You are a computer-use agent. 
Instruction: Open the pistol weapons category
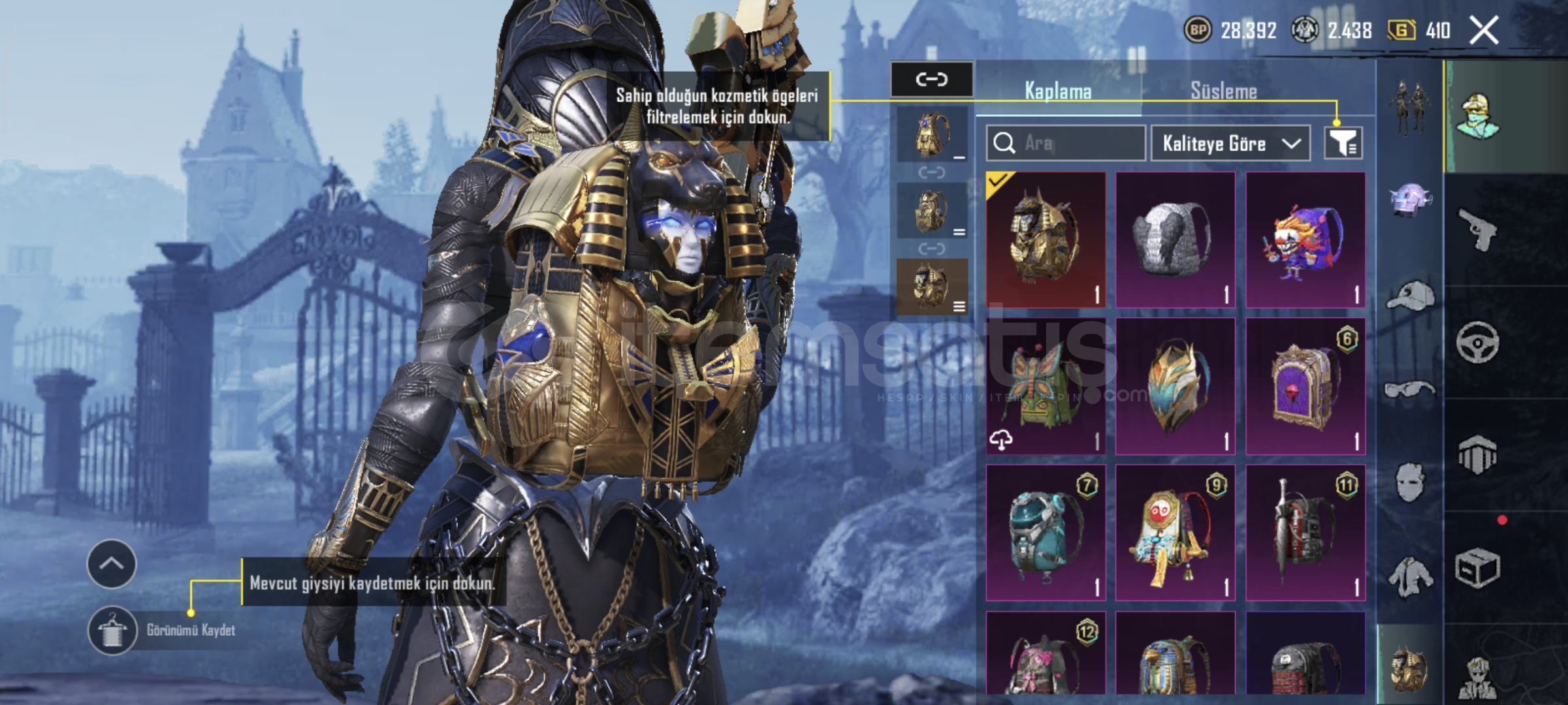point(1477,229)
